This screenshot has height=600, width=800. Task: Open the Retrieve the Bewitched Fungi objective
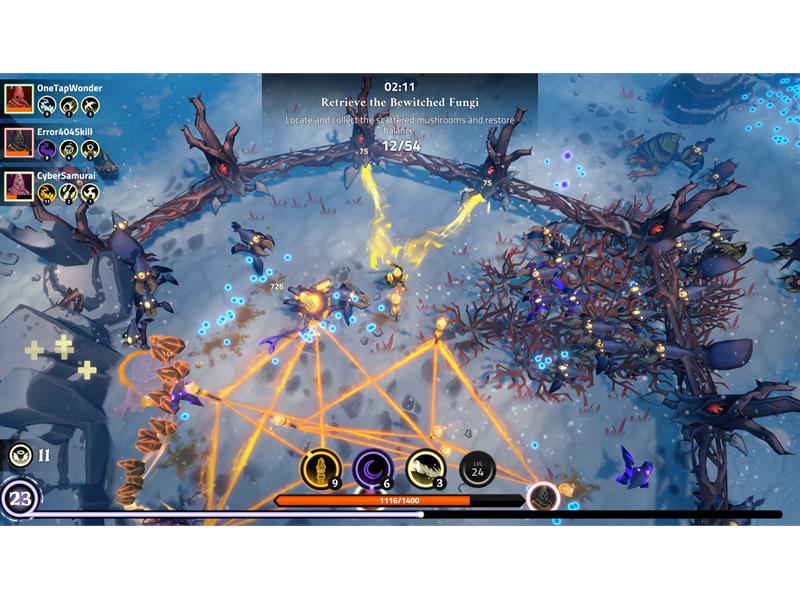click(399, 102)
